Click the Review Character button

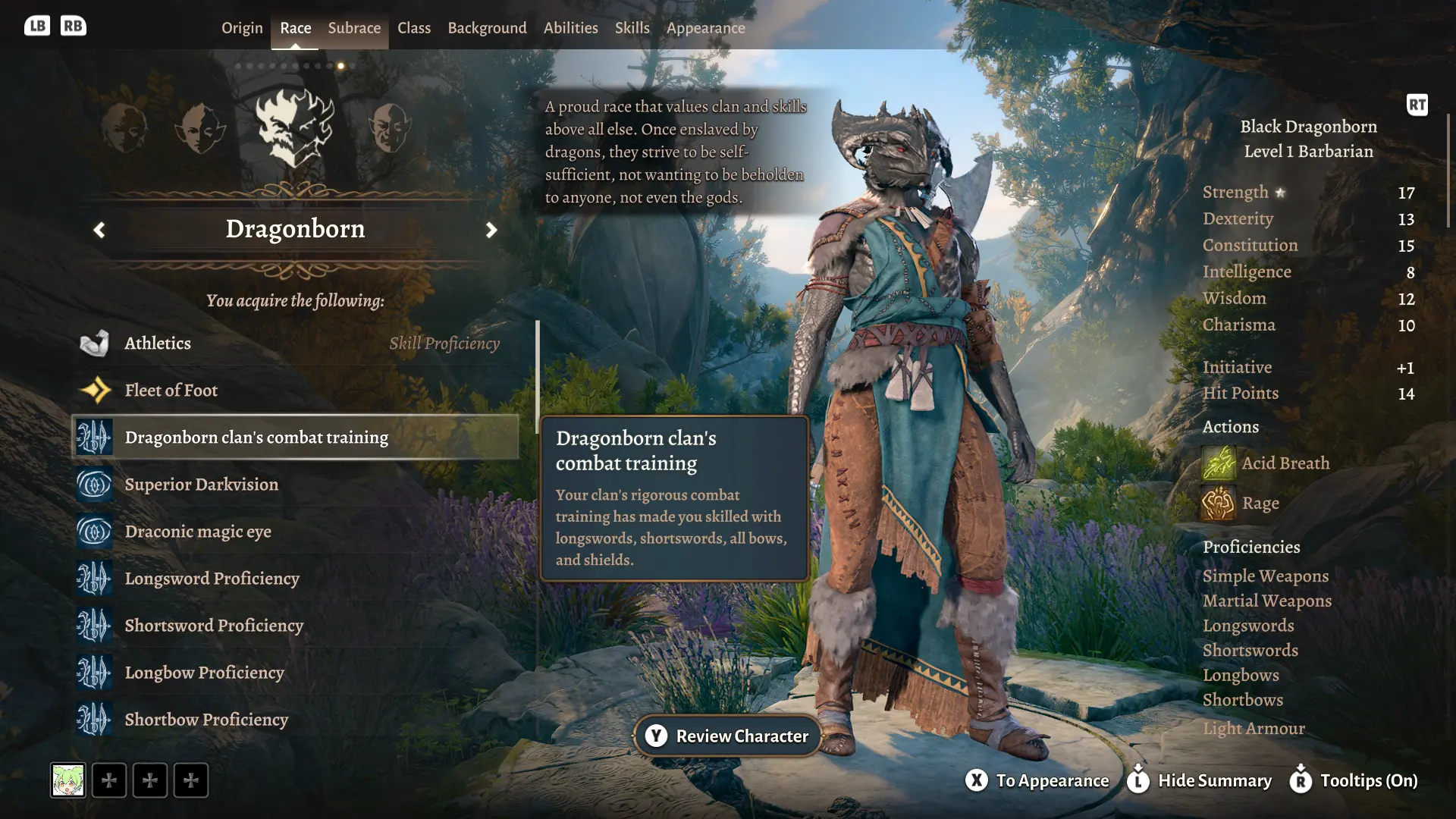728,736
